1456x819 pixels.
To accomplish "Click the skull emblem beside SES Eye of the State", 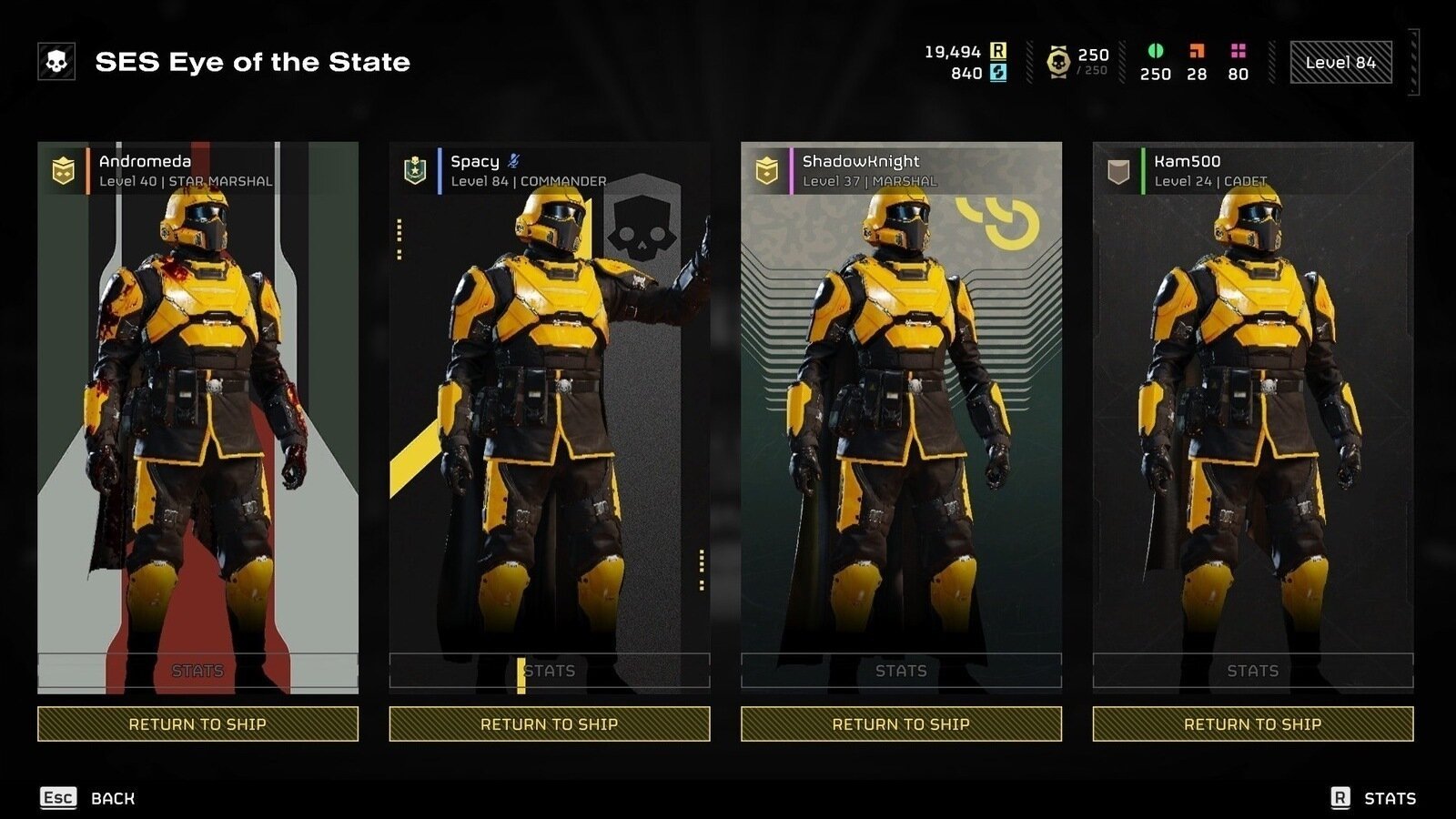I will (56, 62).
